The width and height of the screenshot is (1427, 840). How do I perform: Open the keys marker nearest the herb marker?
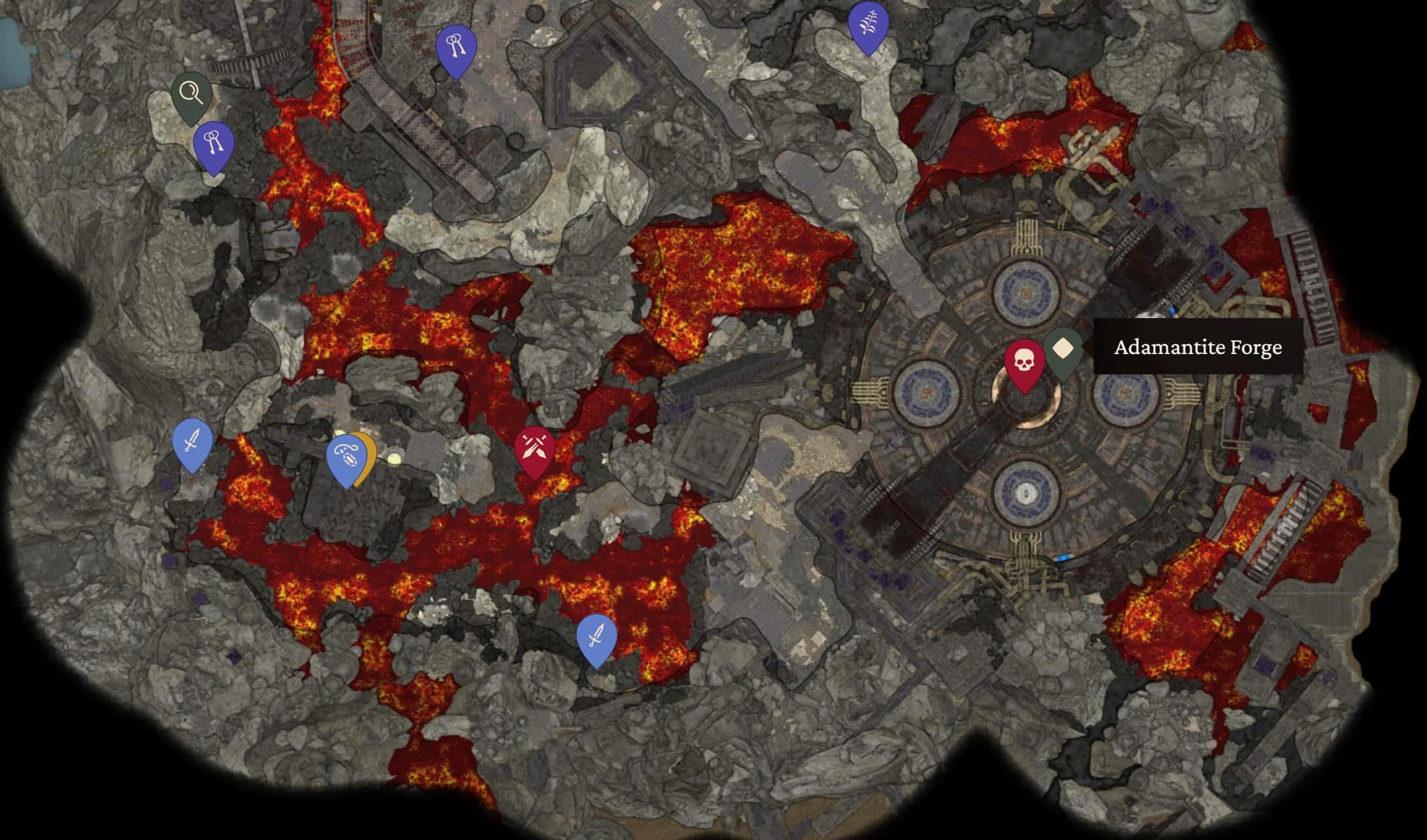pyautogui.click(x=456, y=48)
